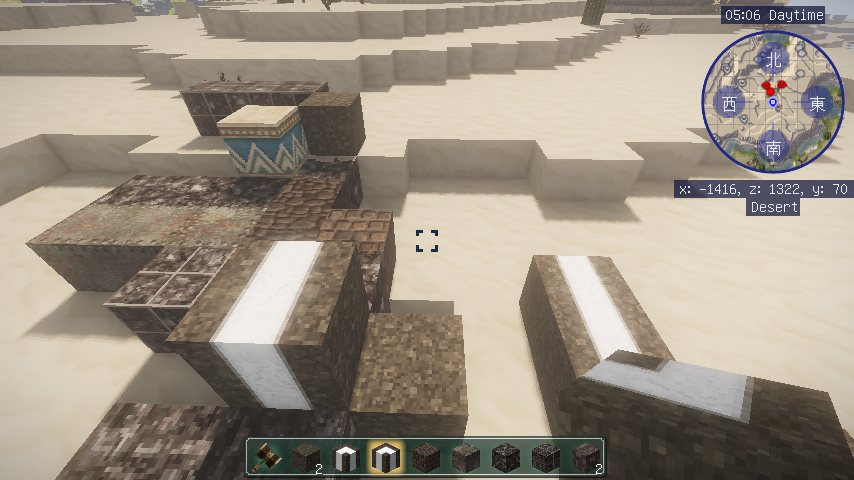Choose the unhighlighted white-striped block slot
This screenshot has width=854, height=480.
point(345,457)
